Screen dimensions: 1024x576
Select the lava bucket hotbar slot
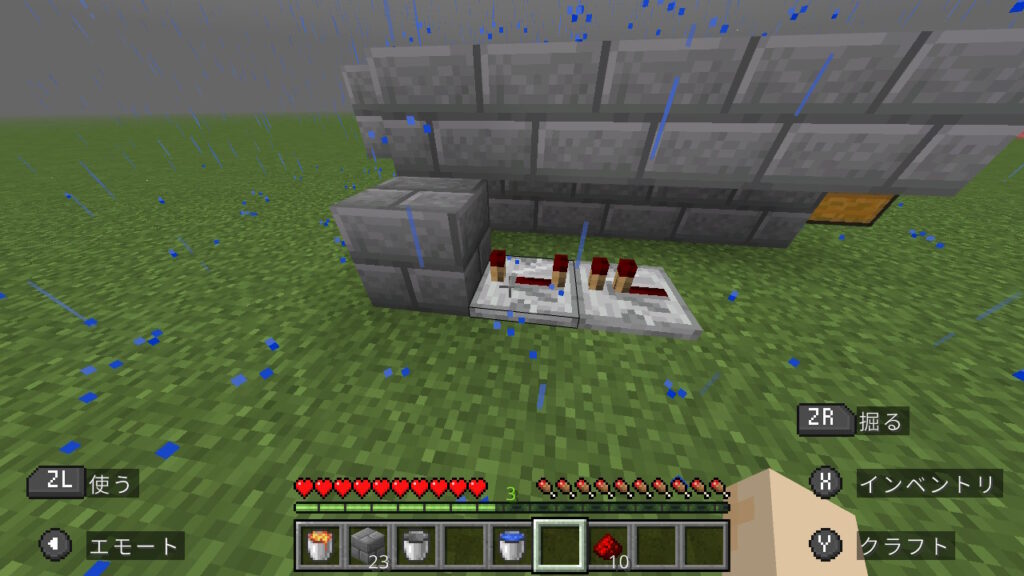tap(319, 545)
